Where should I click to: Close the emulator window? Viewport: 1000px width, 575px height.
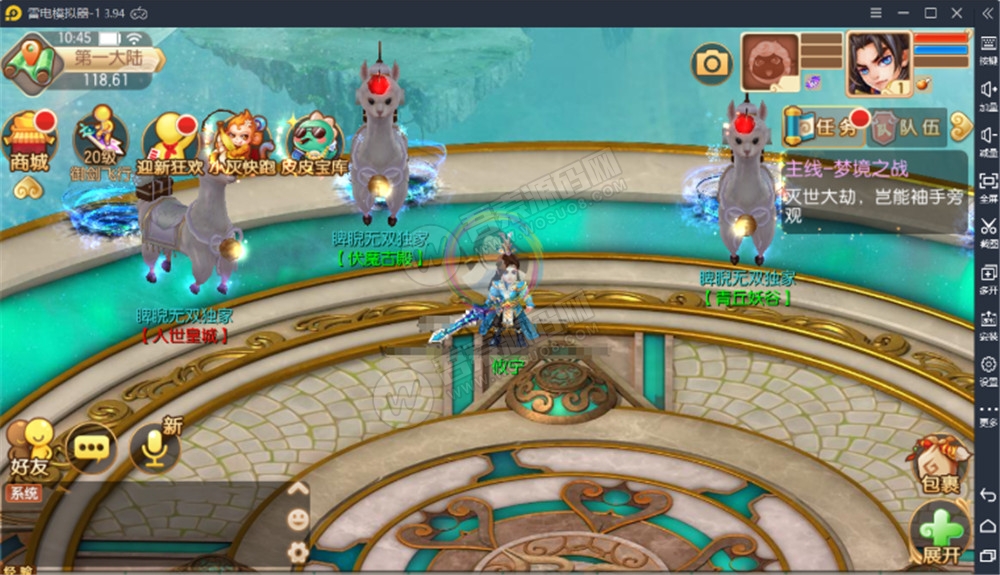coord(957,12)
